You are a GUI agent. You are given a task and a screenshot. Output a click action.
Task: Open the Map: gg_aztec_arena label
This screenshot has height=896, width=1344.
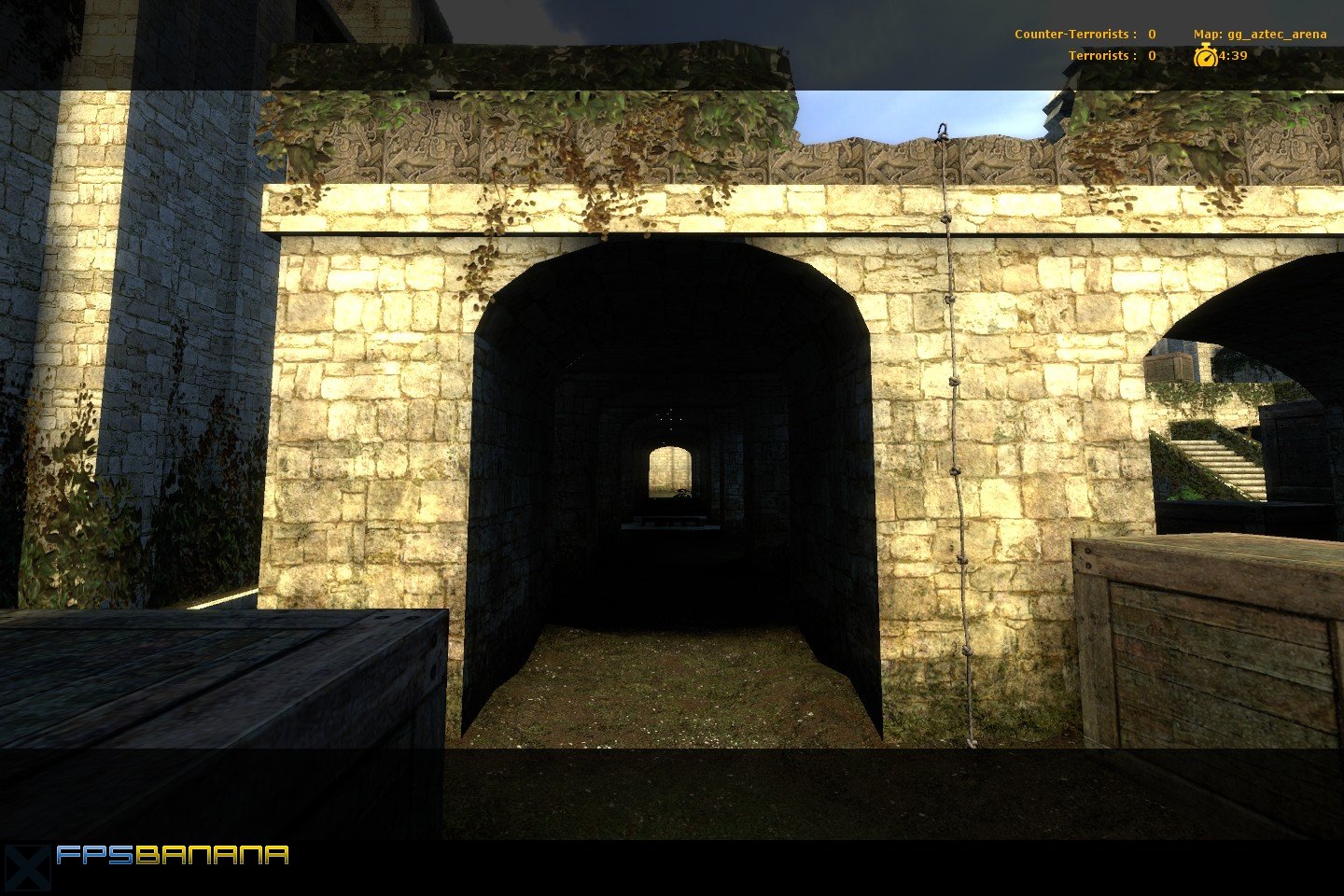point(1259,34)
